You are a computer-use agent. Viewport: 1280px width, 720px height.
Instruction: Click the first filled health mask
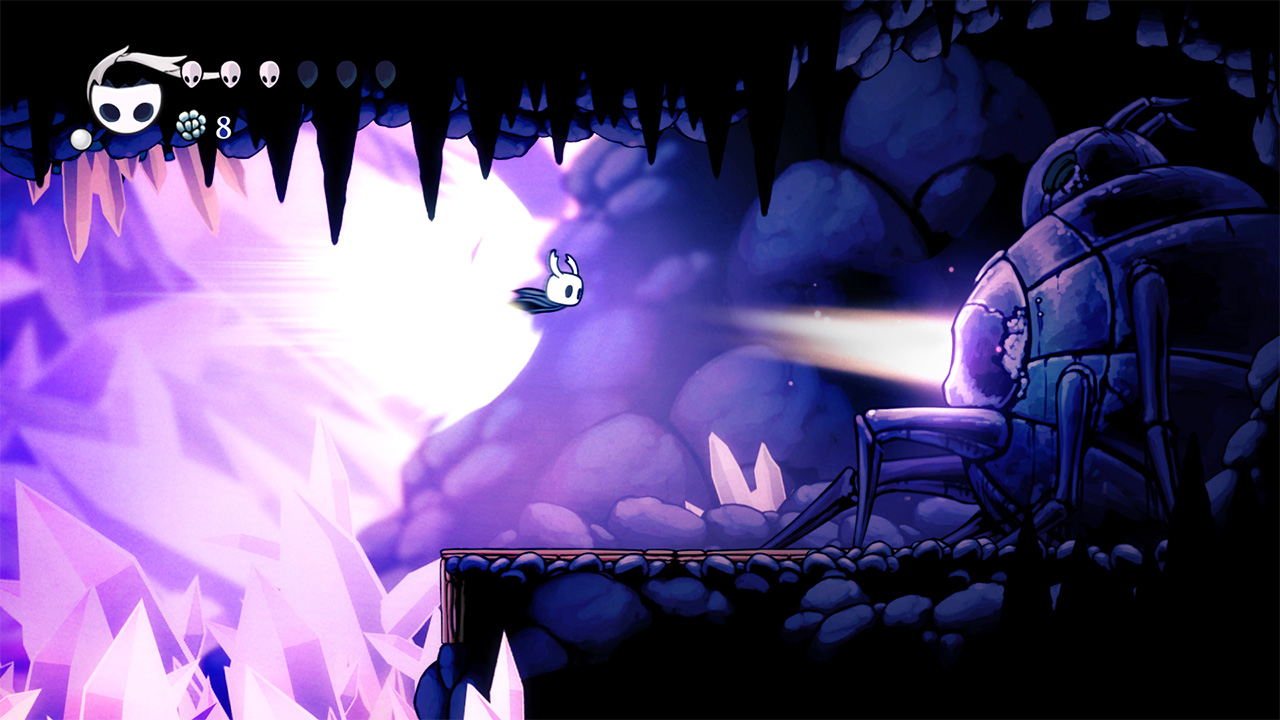[x=191, y=72]
